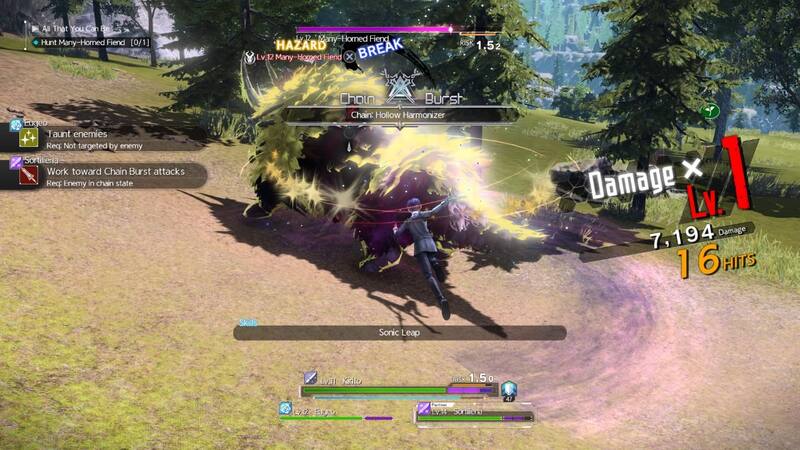The width and height of the screenshot is (800, 450).
Task: Click the Chain: Hollow Harmonizer banner
Action: (402, 116)
